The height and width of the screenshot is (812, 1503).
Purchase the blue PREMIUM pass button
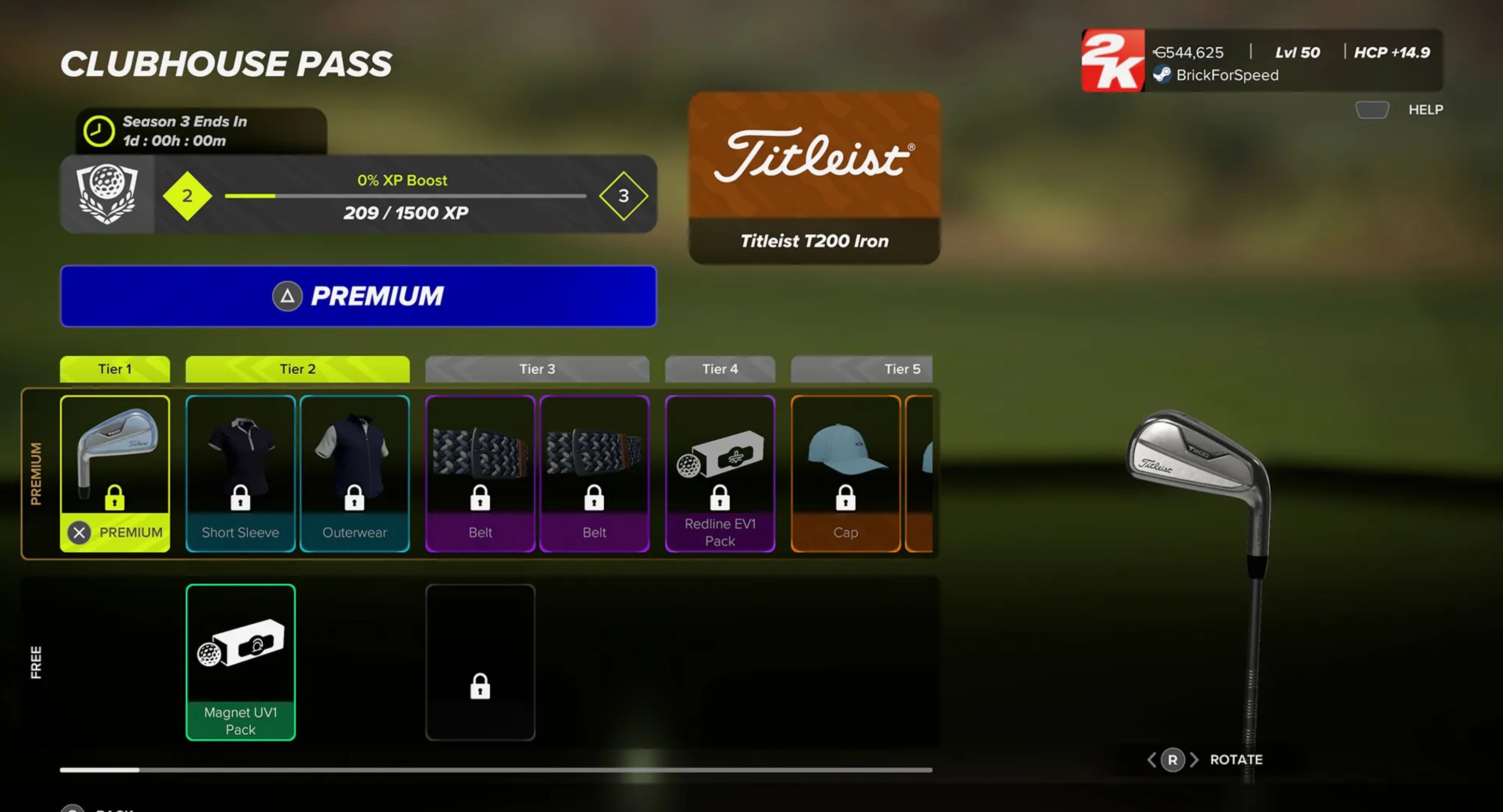click(x=358, y=296)
